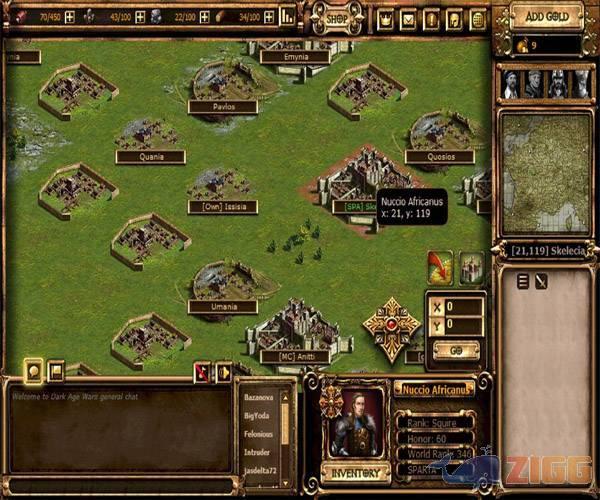Click the crossed sword icon in side panel
Screen dimensions: 600x500
pos(540,282)
